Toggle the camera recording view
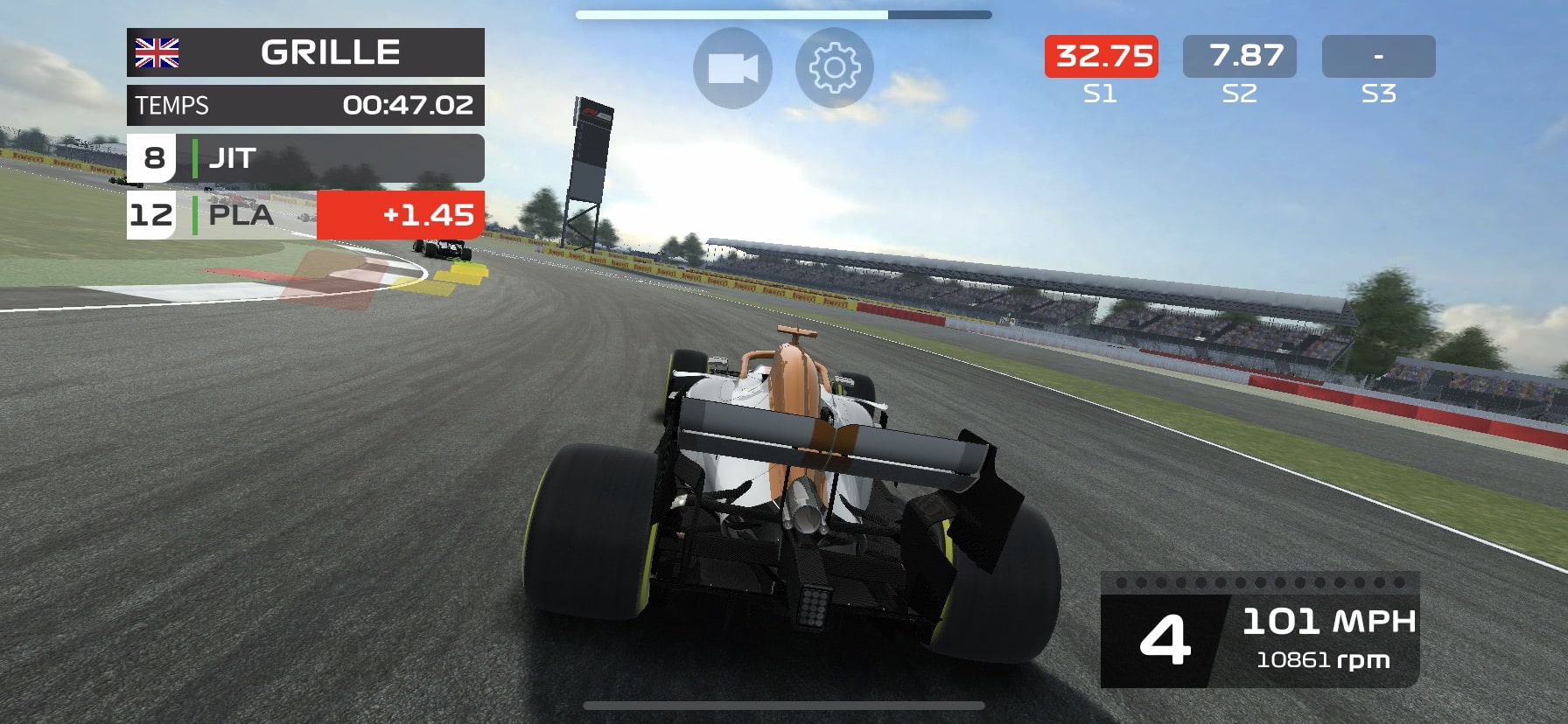 733,66
